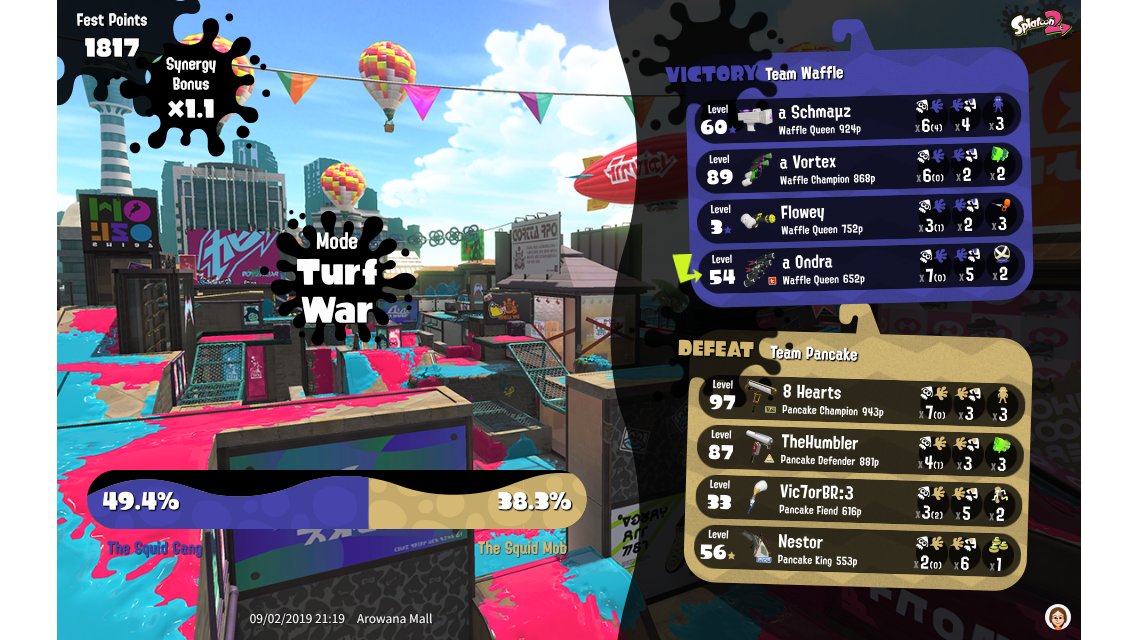
Task: Click the Mii avatar icon
Action: coord(1057,616)
